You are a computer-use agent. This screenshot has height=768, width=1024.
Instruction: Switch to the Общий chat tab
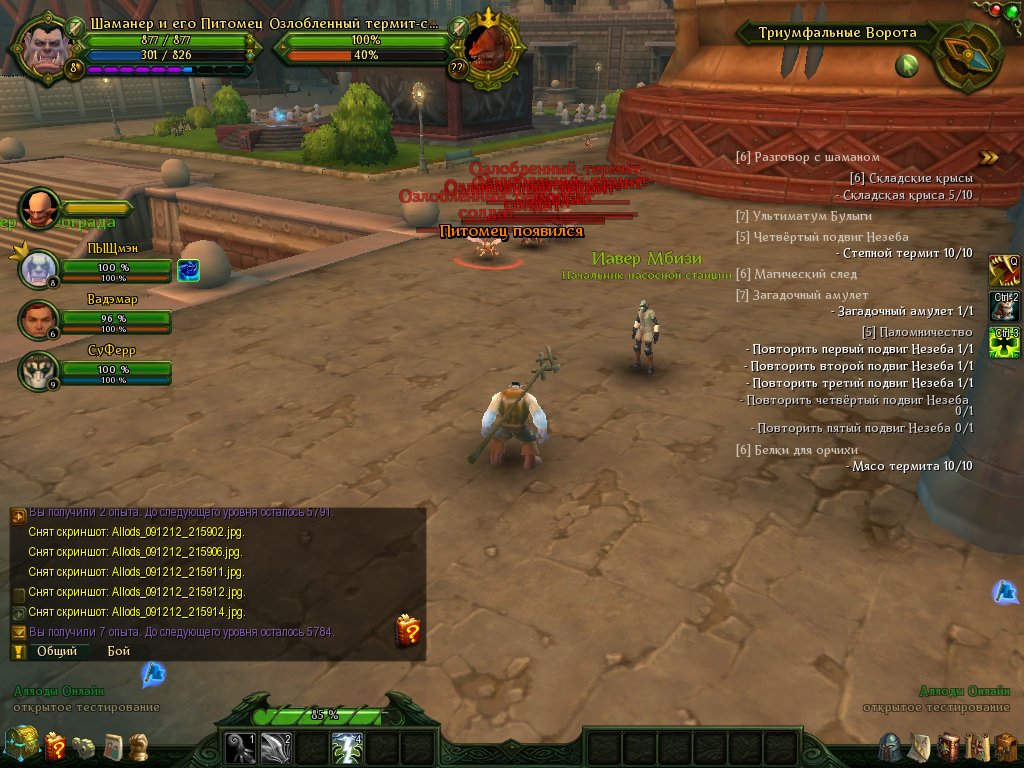click(57, 651)
